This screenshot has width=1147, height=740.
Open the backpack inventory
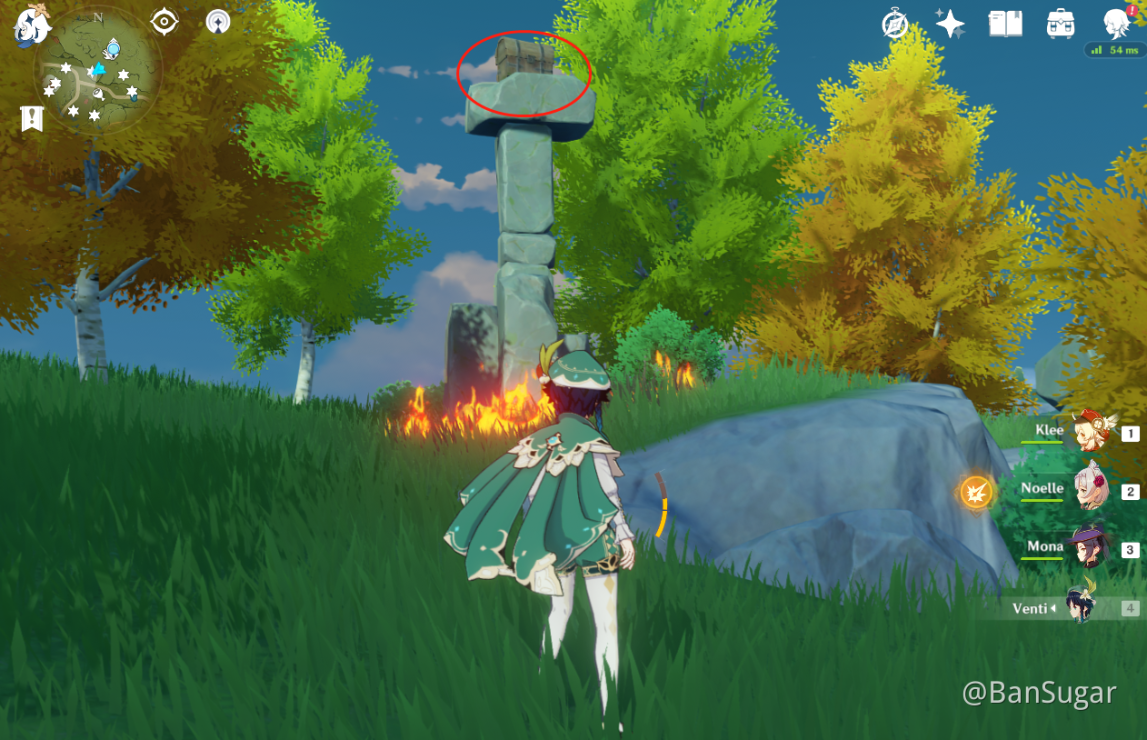pyautogui.click(x=1061, y=24)
